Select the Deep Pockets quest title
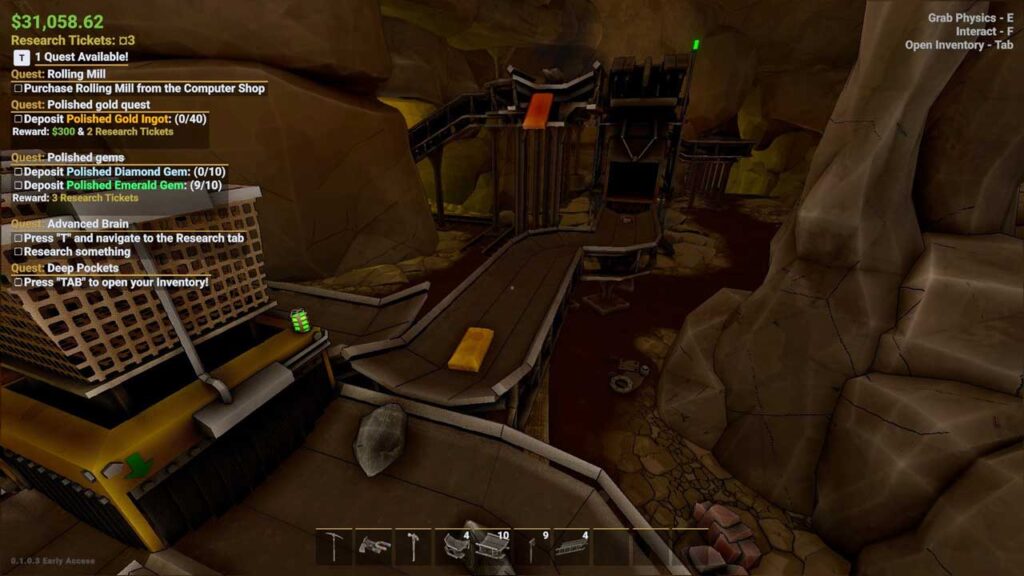The height and width of the screenshot is (576, 1024). (82, 268)
